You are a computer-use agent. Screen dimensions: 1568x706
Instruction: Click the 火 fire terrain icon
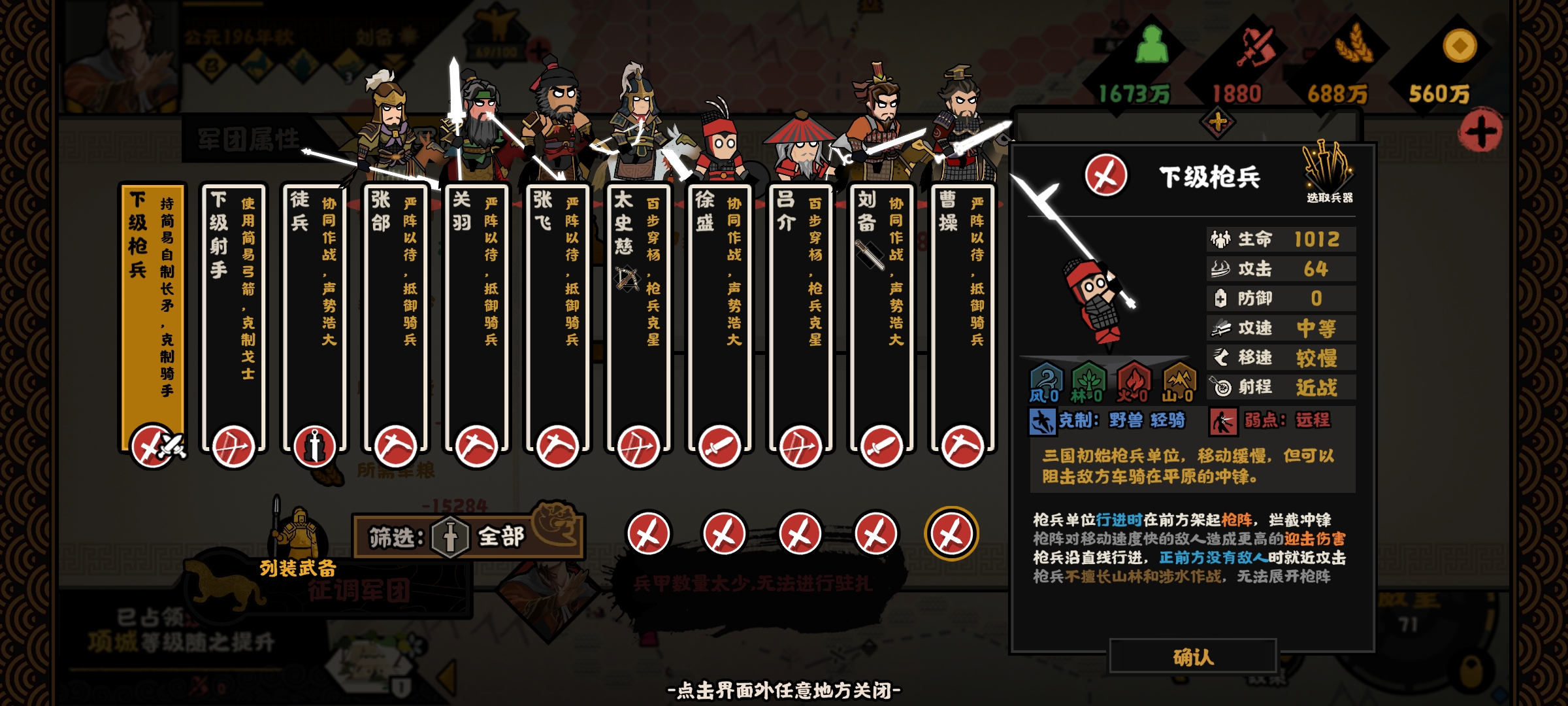(x=1133, y=382)
